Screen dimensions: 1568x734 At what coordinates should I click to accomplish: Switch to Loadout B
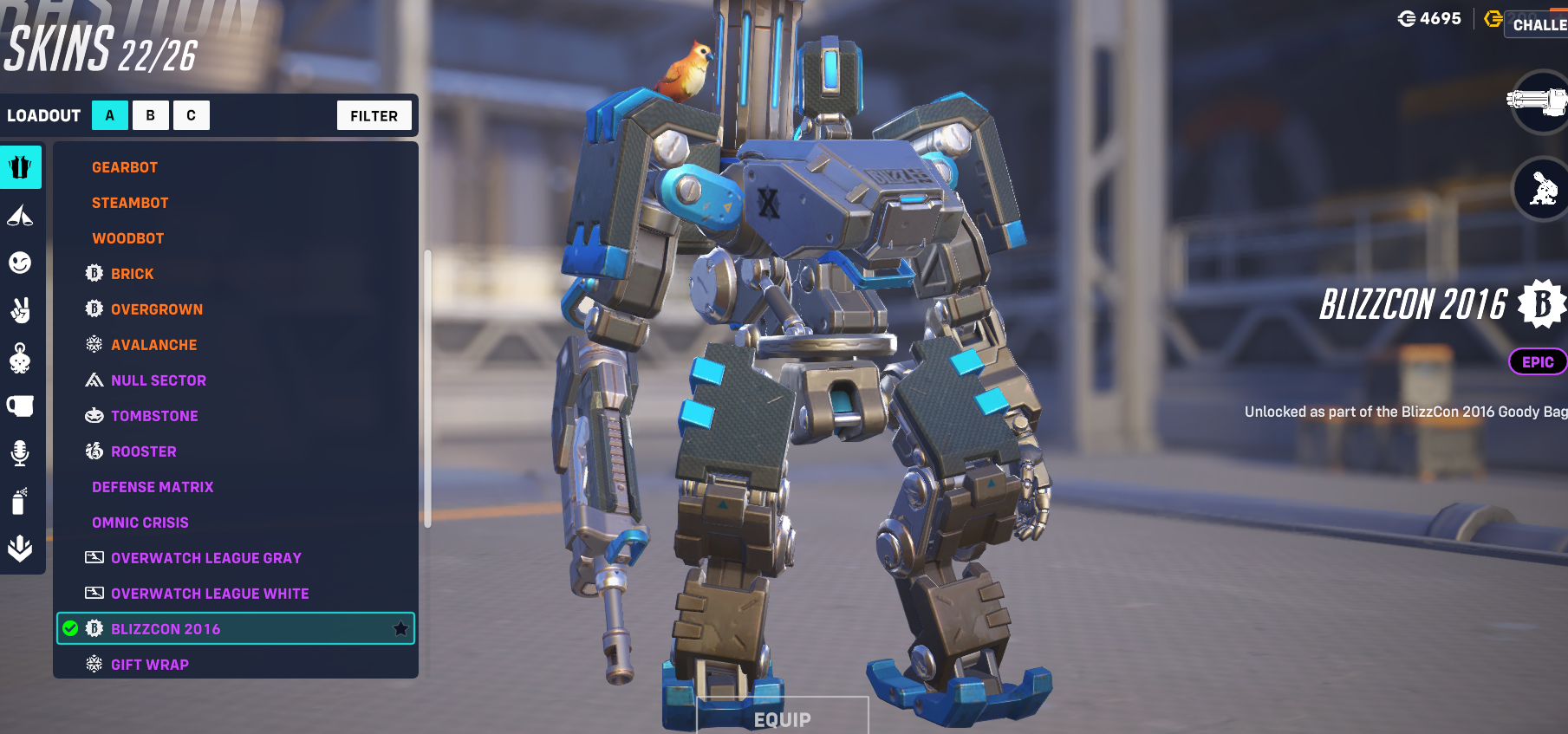coord(151,114)
